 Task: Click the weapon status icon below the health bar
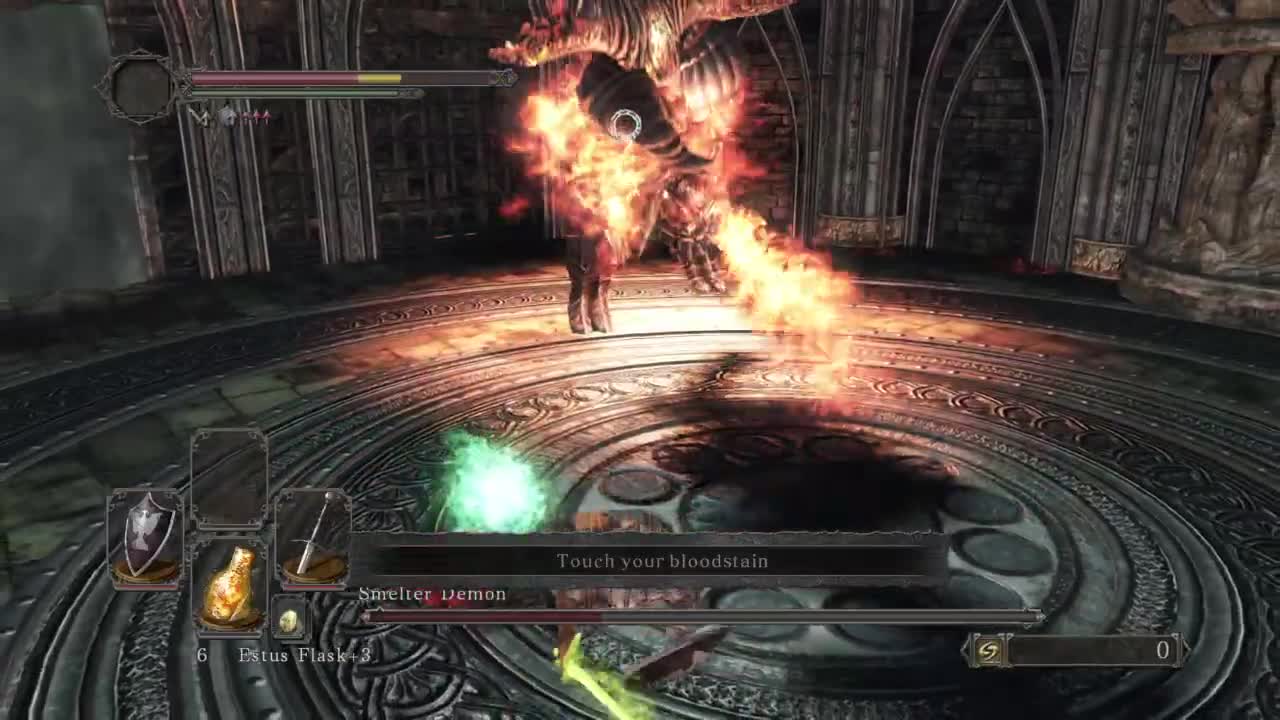click(200, 115)
